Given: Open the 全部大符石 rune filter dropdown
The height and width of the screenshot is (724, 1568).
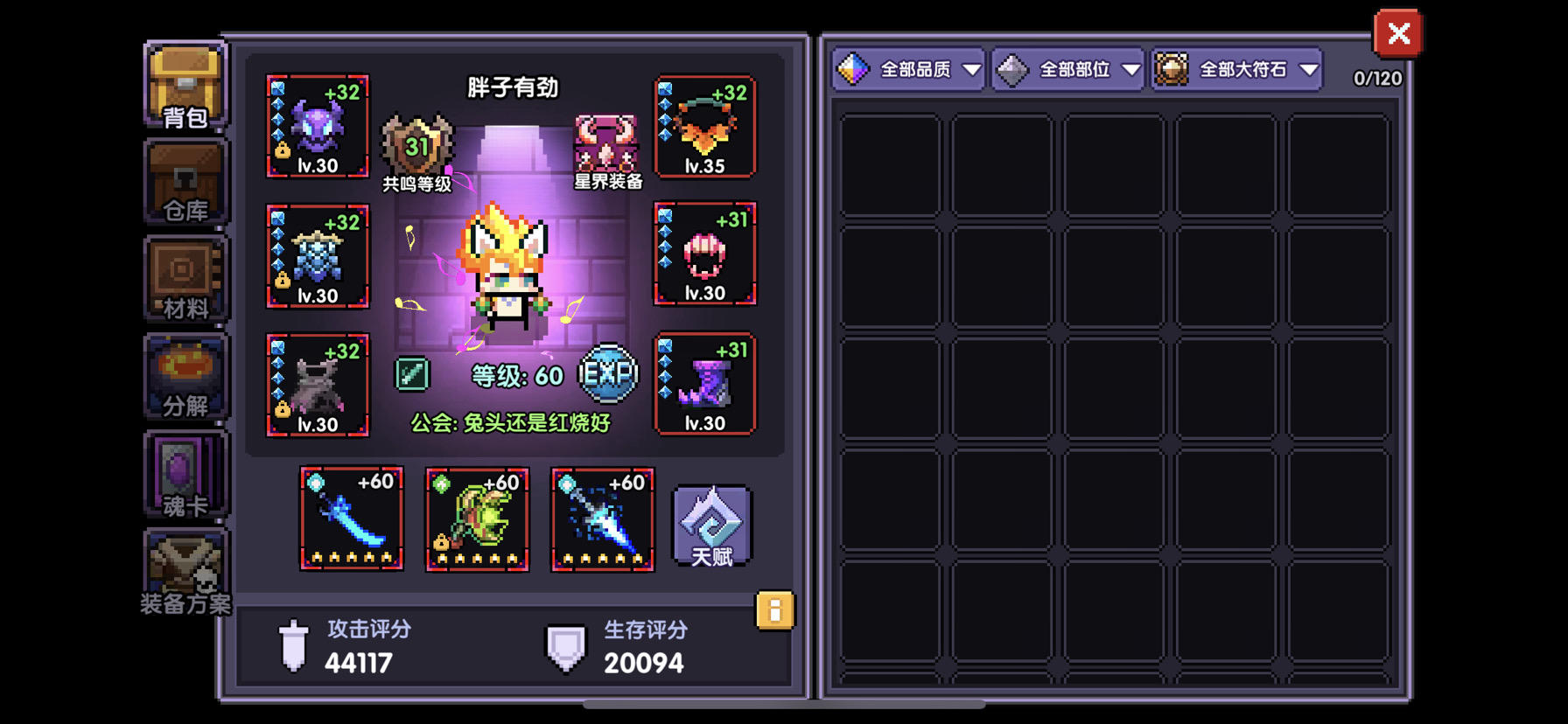Looking at the screenshot, I should [1235, 68].
